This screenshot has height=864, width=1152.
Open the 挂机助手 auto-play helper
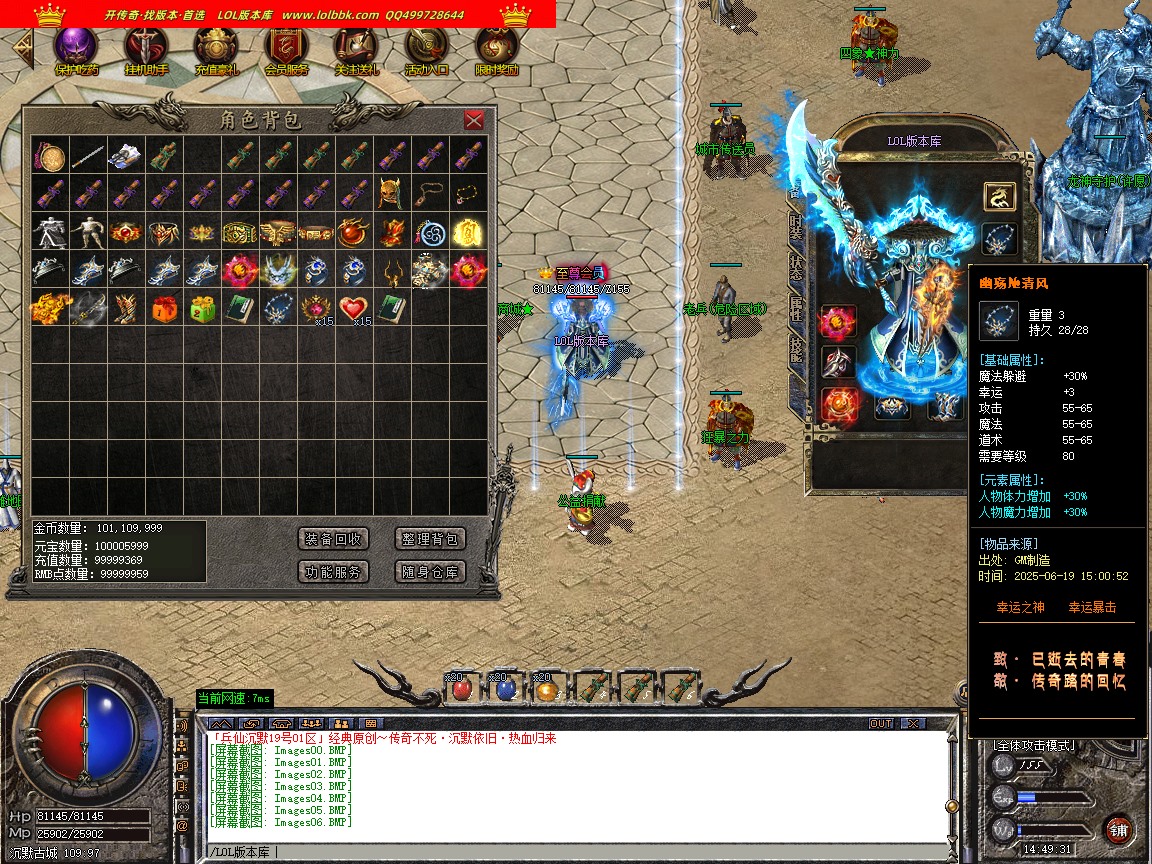pos(146,47)
